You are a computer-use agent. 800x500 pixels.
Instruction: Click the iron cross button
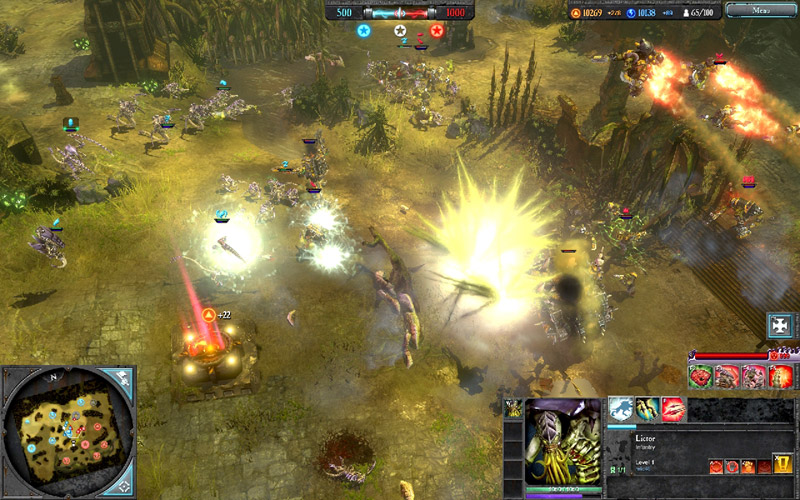[x=781, y=325]
